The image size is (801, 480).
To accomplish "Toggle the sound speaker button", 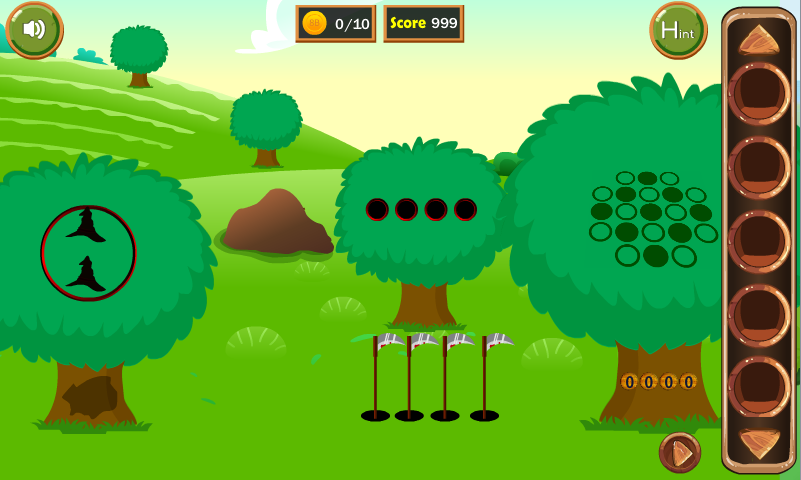I will [x=34, y=29].
